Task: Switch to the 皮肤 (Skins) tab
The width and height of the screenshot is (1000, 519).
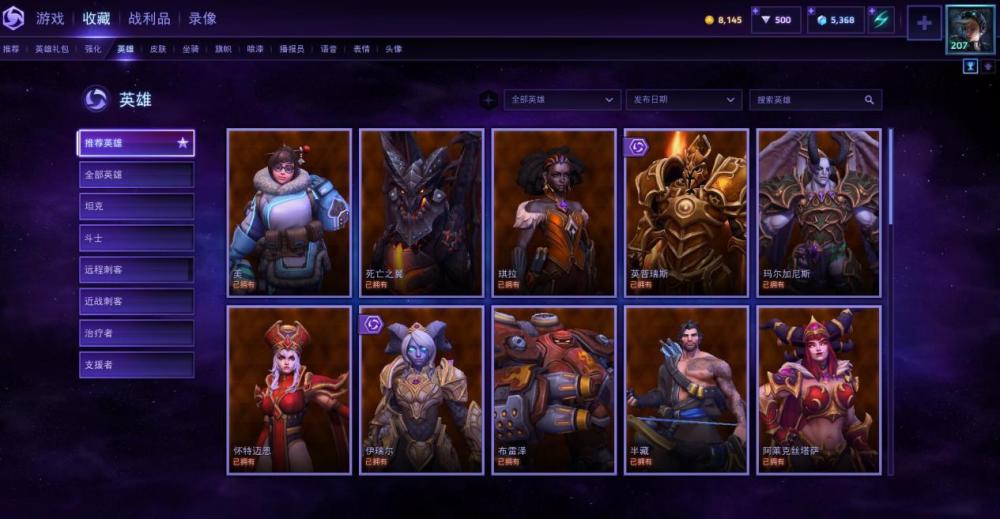Action: click(158, 48)
